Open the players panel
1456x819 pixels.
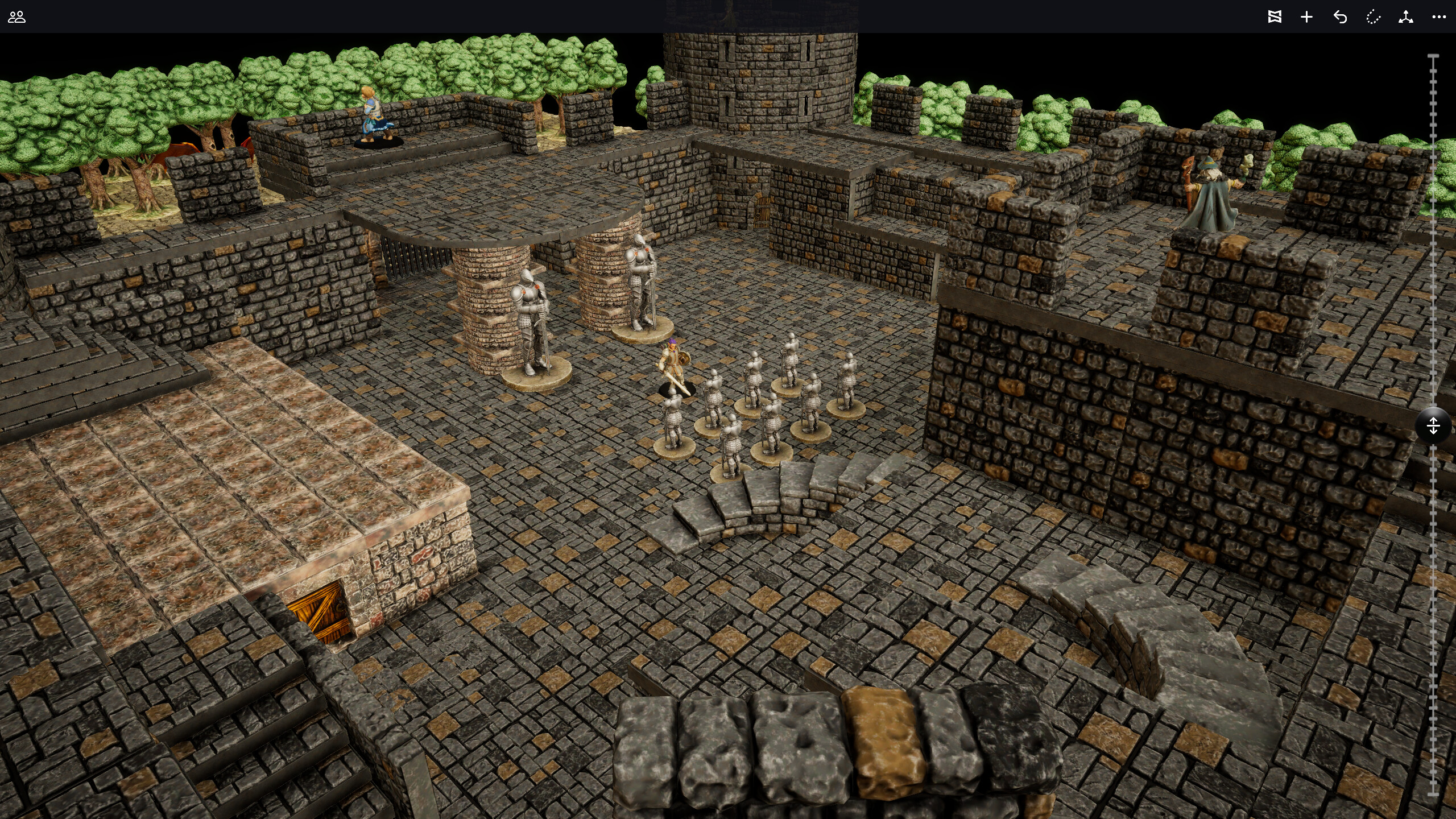(18, 18)
